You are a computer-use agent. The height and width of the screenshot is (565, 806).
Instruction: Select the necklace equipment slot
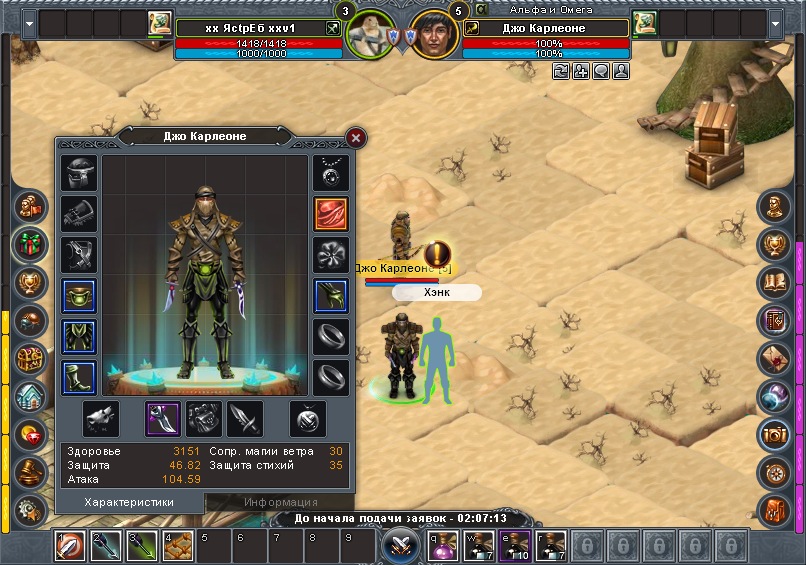(331, 172)
